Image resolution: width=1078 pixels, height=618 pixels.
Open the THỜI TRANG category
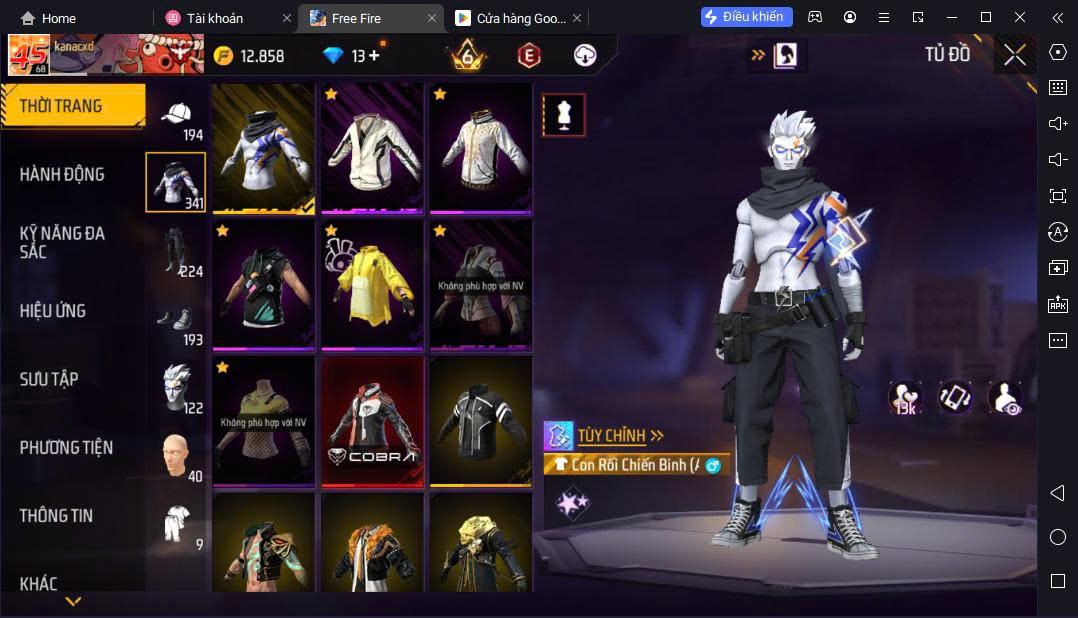pyautogui.click(x=62, y=106)
